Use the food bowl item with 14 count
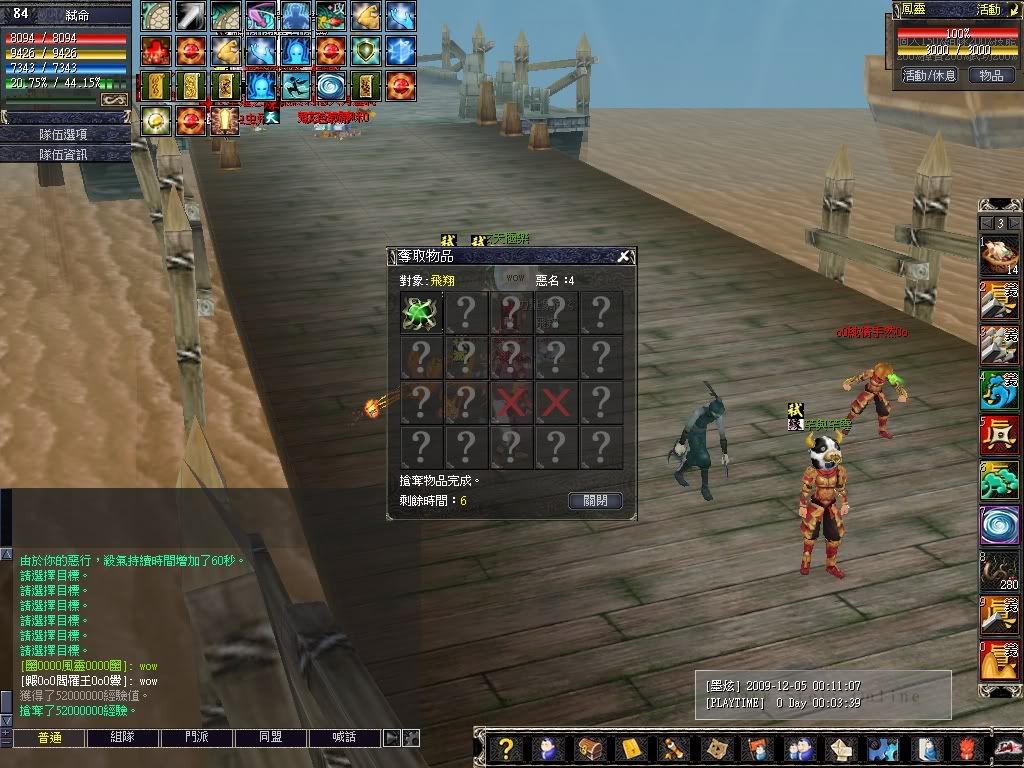 (999, 256)
